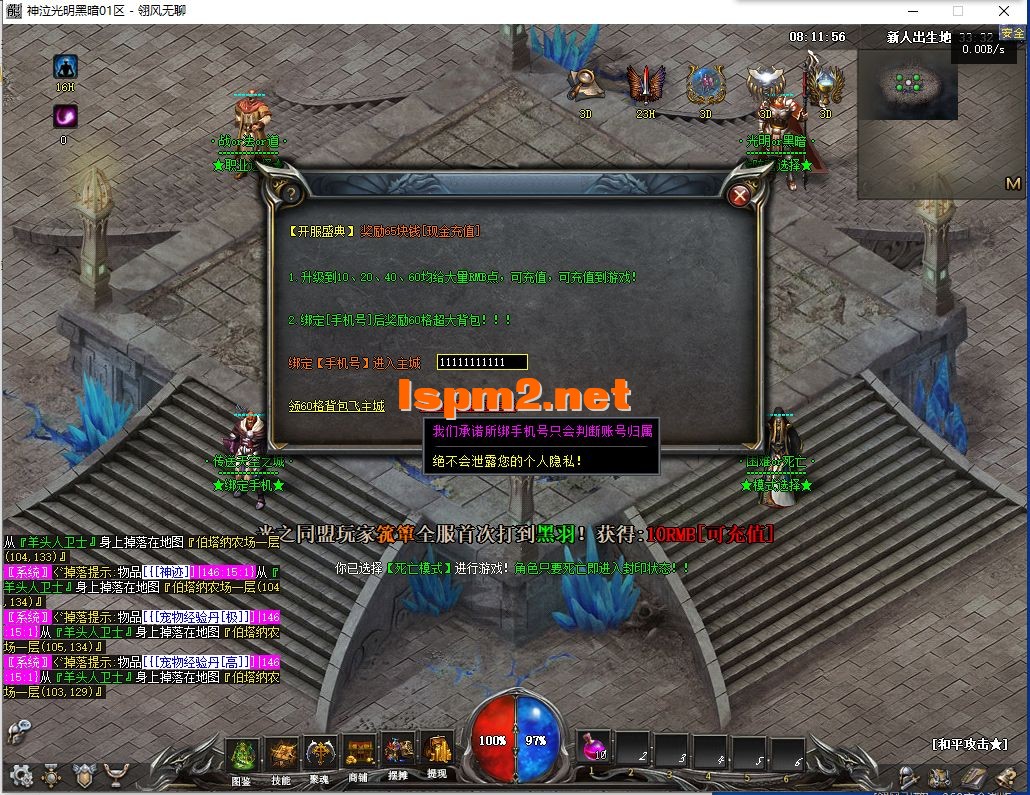This screenshot has width=1030, height=795.
Task: Click the minimap of 新人出生地
Action: (x=909, y=86)
